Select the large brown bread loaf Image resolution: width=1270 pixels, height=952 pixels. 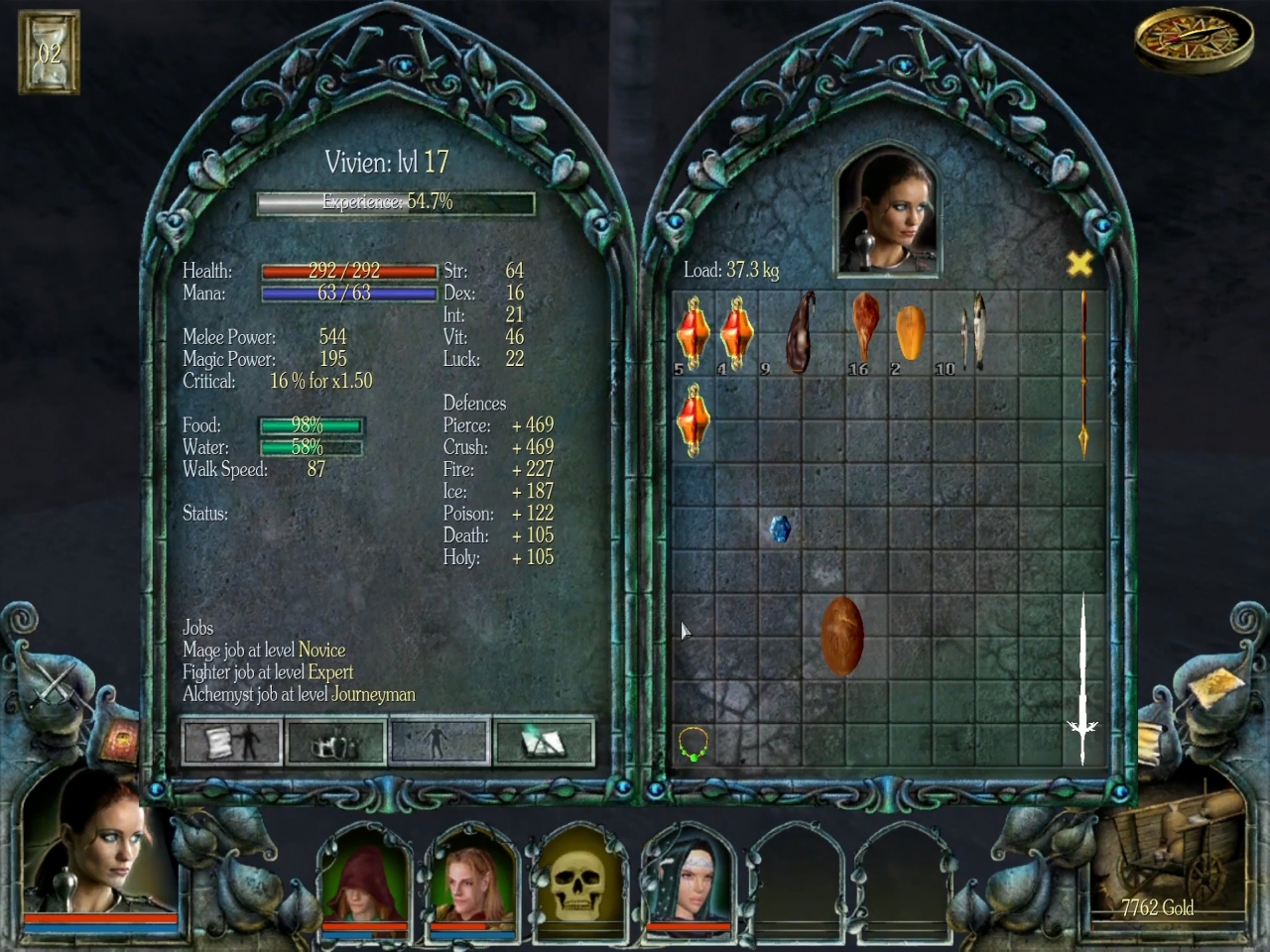[842, 636]
